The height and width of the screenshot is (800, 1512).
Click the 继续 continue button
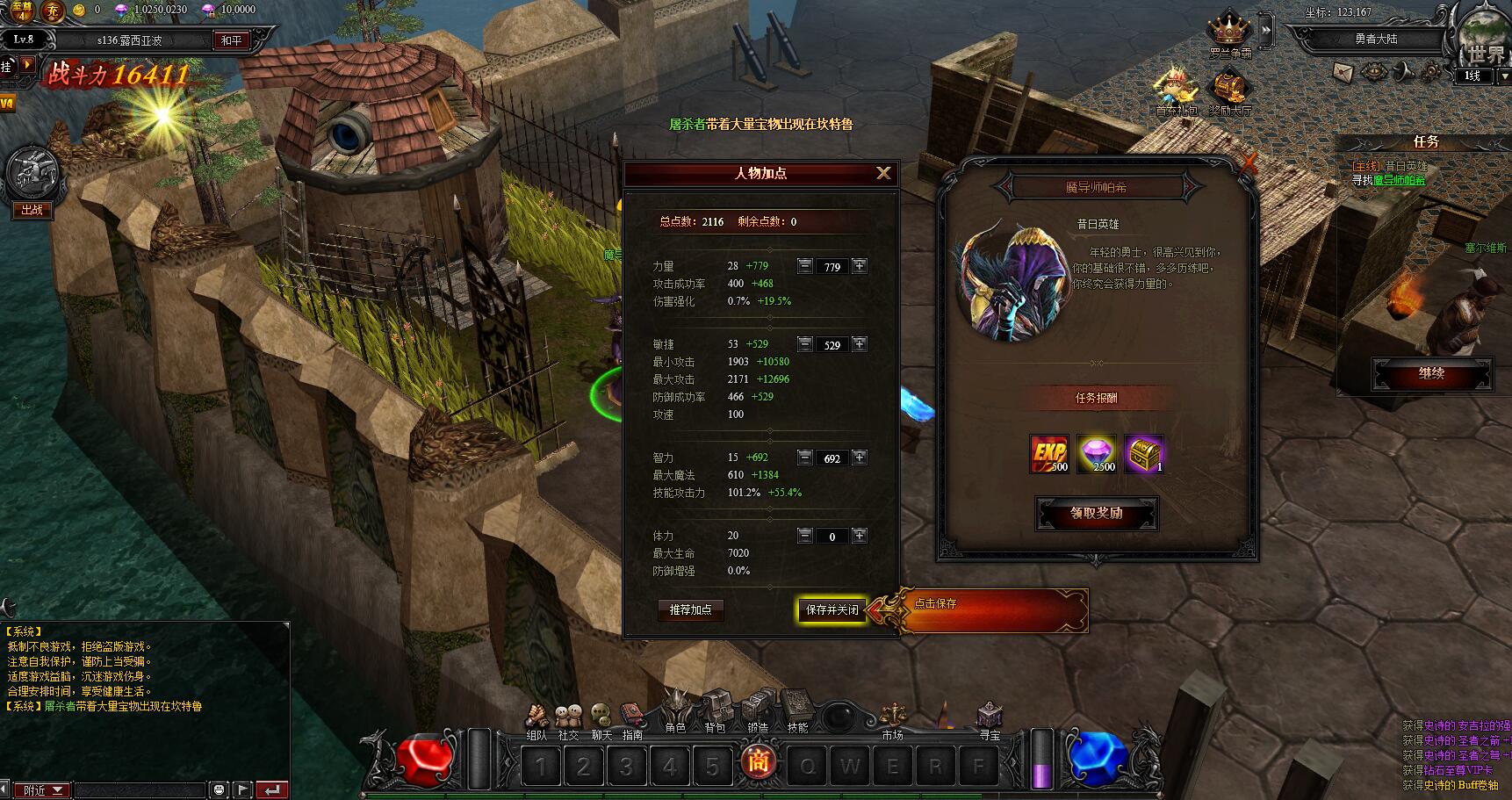pos(1431,373)
